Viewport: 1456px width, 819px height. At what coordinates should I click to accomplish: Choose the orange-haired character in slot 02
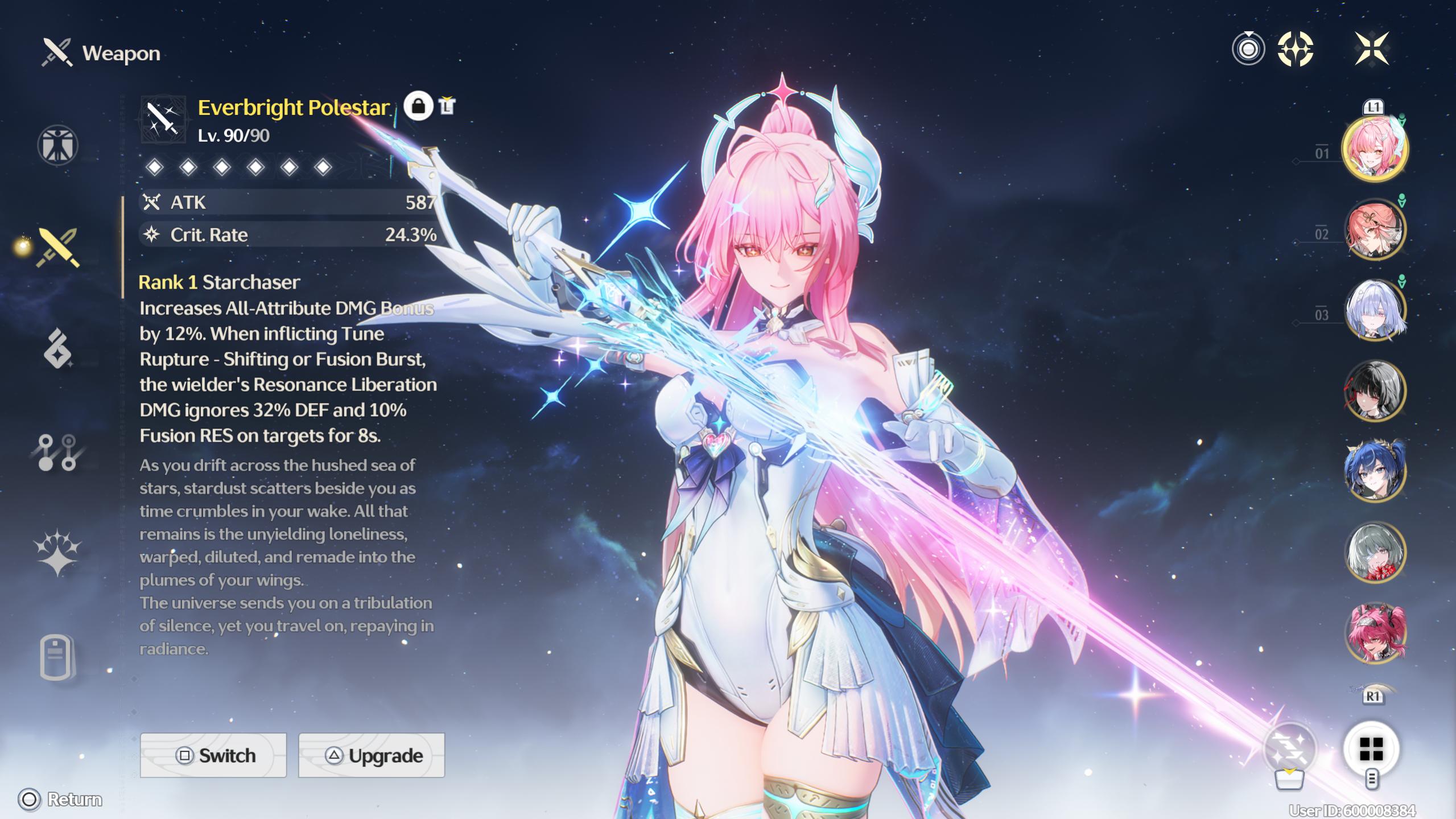(x=1375, y=229)
